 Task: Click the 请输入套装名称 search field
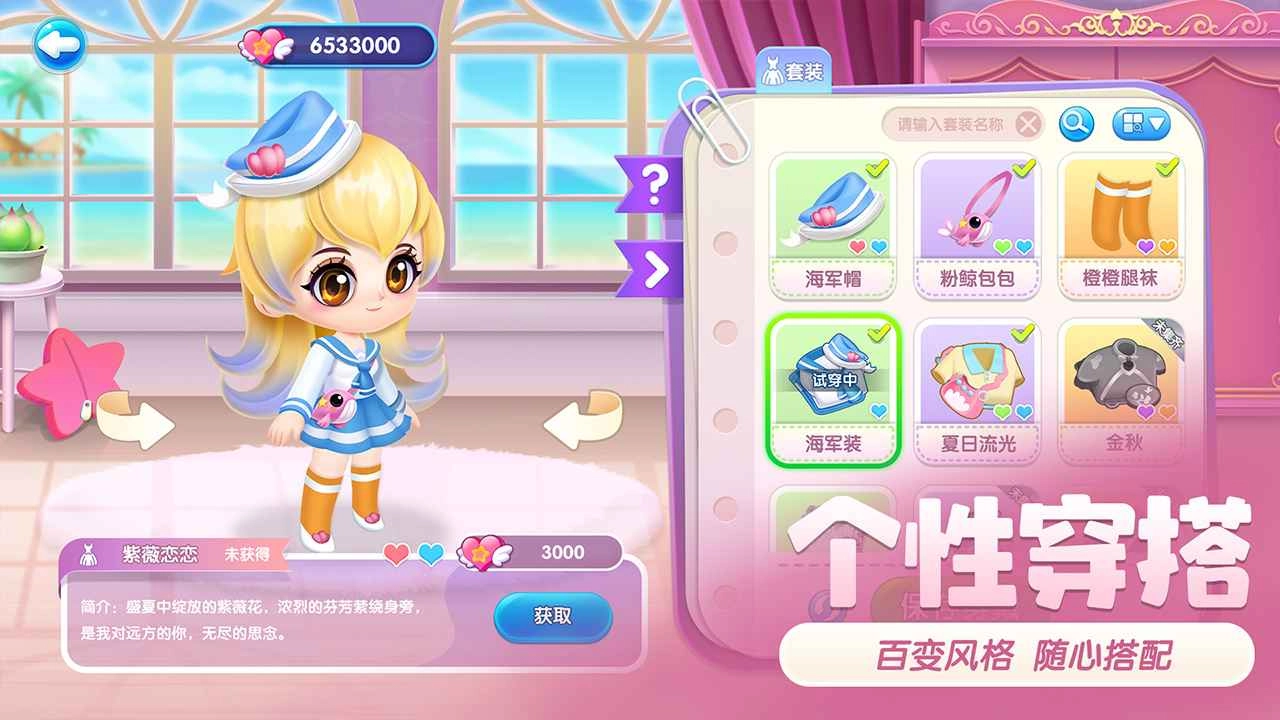coord(950,125)
